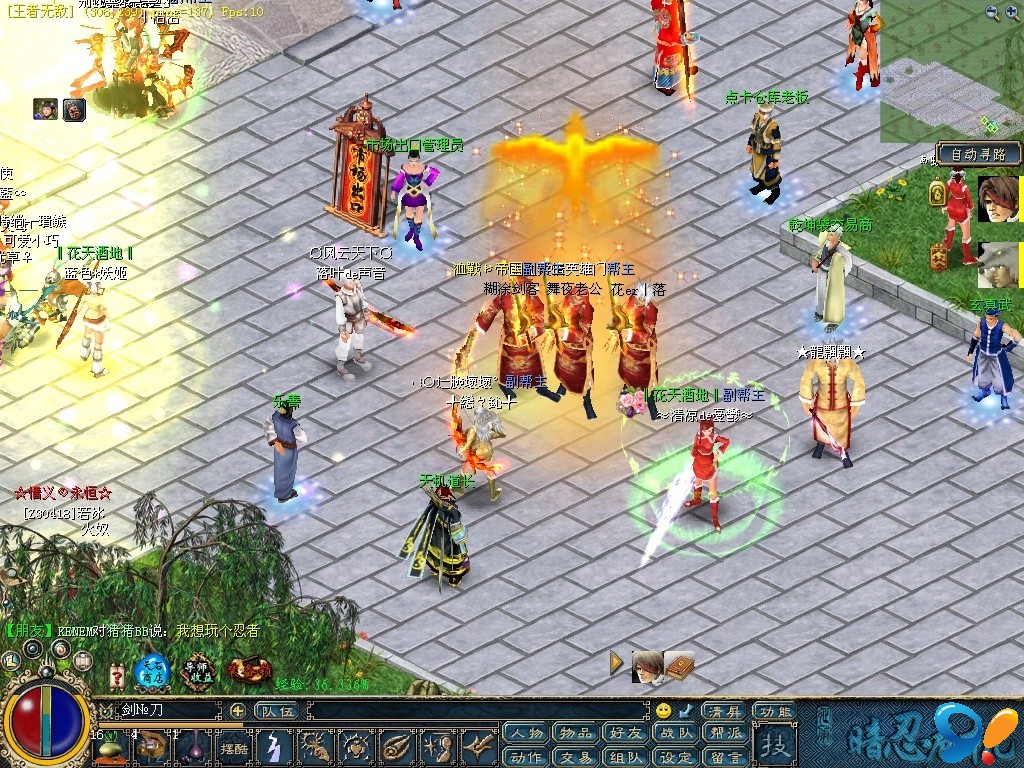Start a trade with 交易 button
The image size is (1024, 768).
[x=575, y=757]
